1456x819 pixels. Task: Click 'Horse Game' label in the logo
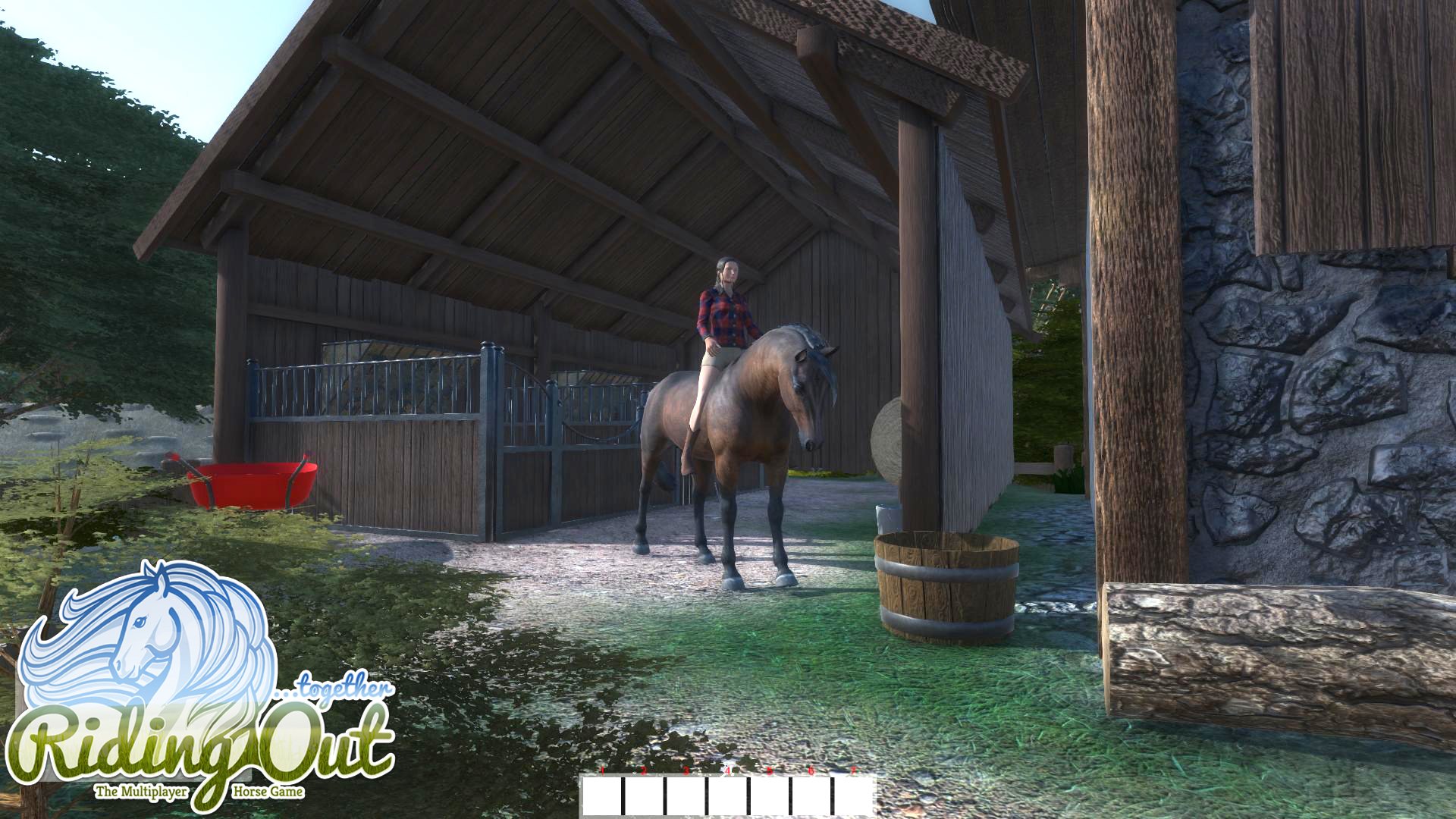pos(269,791)
